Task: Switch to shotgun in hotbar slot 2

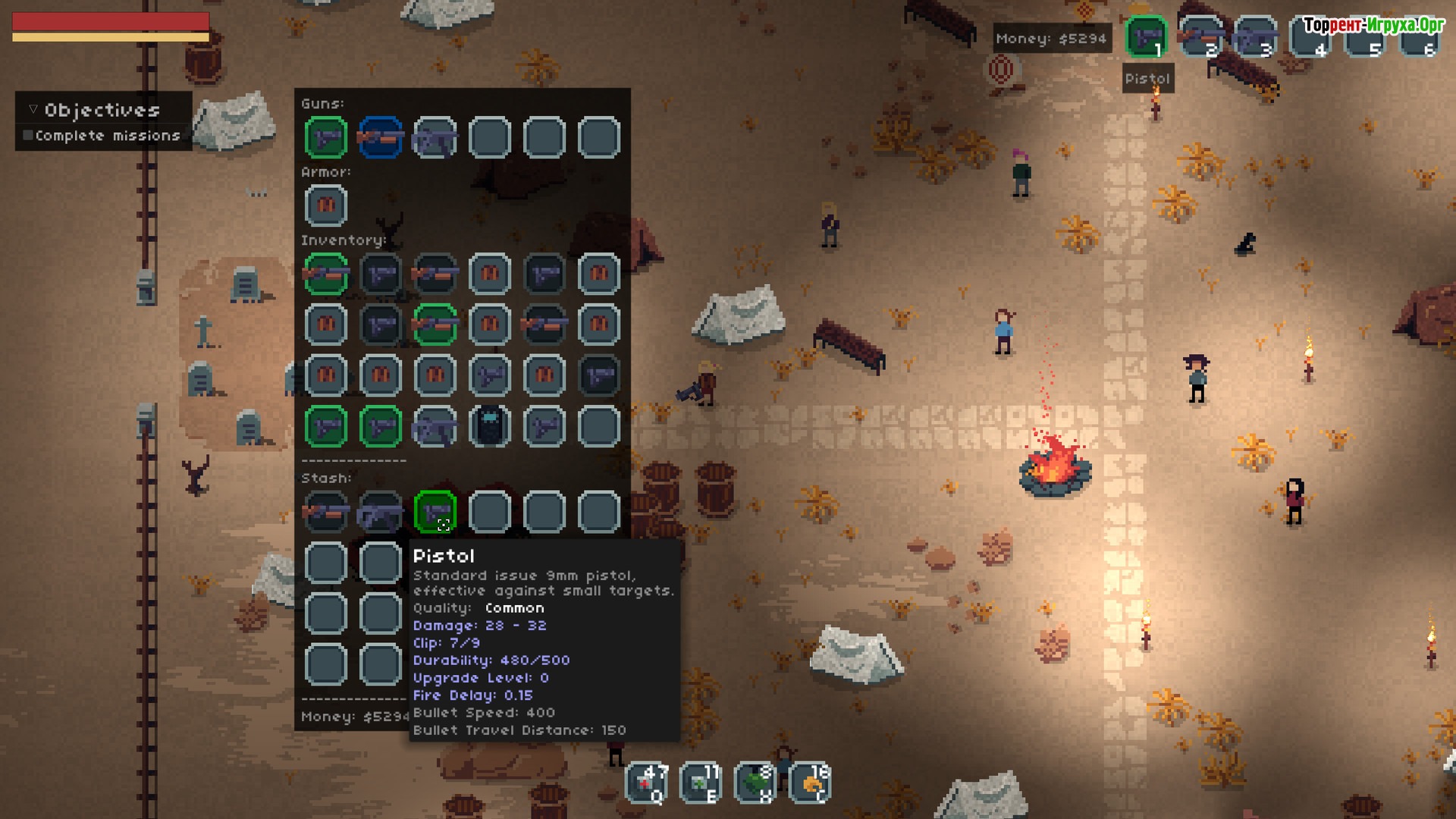Action: 1200,36
